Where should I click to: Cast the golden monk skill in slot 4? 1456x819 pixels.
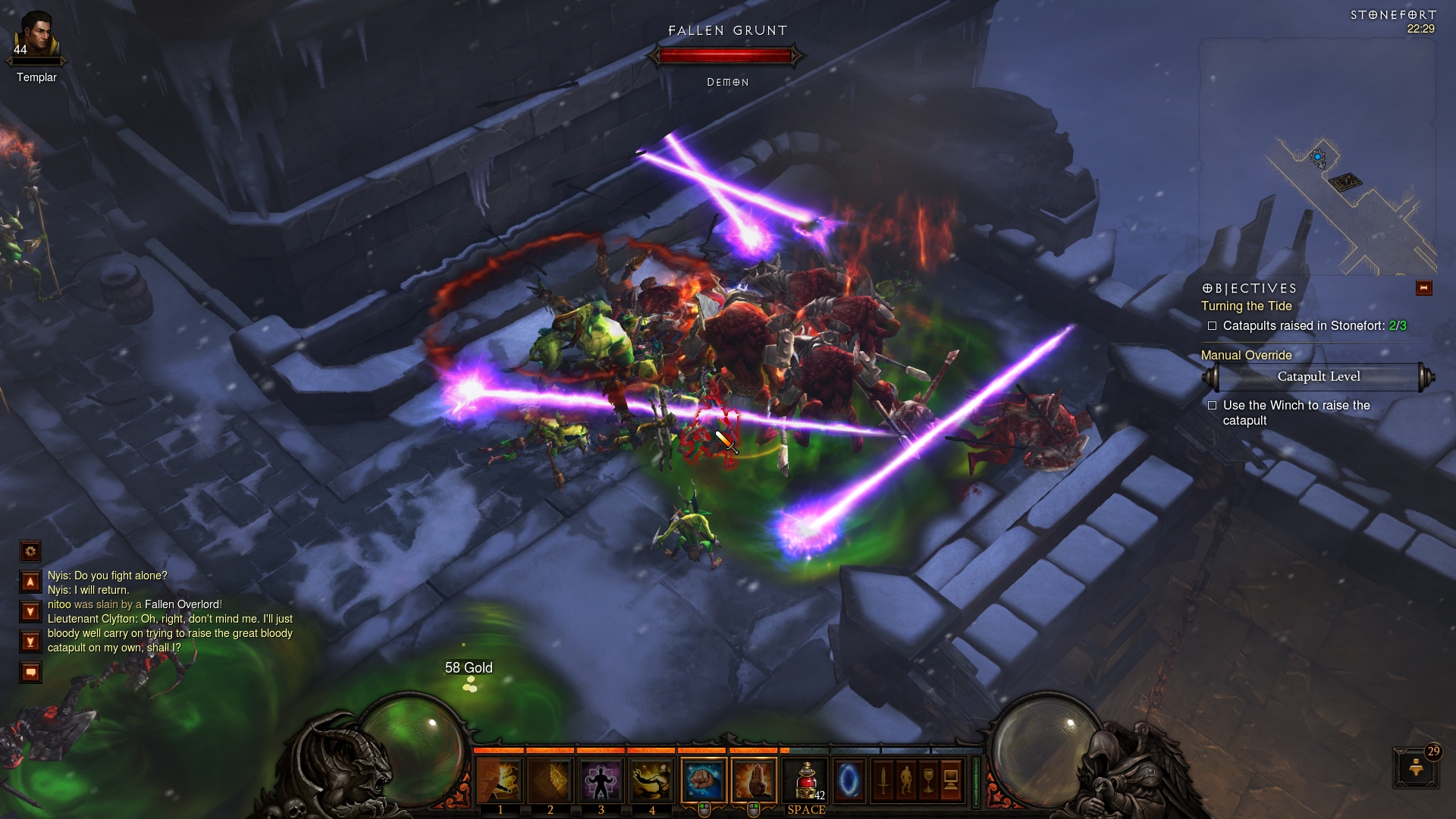point(651,780)
